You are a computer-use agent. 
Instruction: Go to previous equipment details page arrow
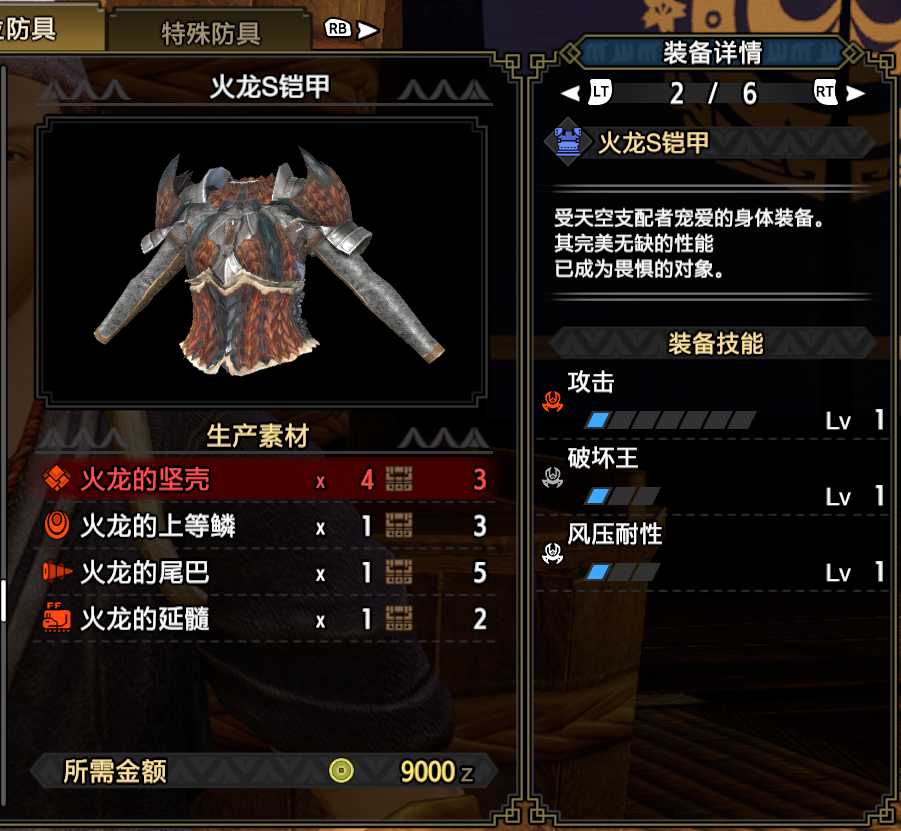pos(570,94)
